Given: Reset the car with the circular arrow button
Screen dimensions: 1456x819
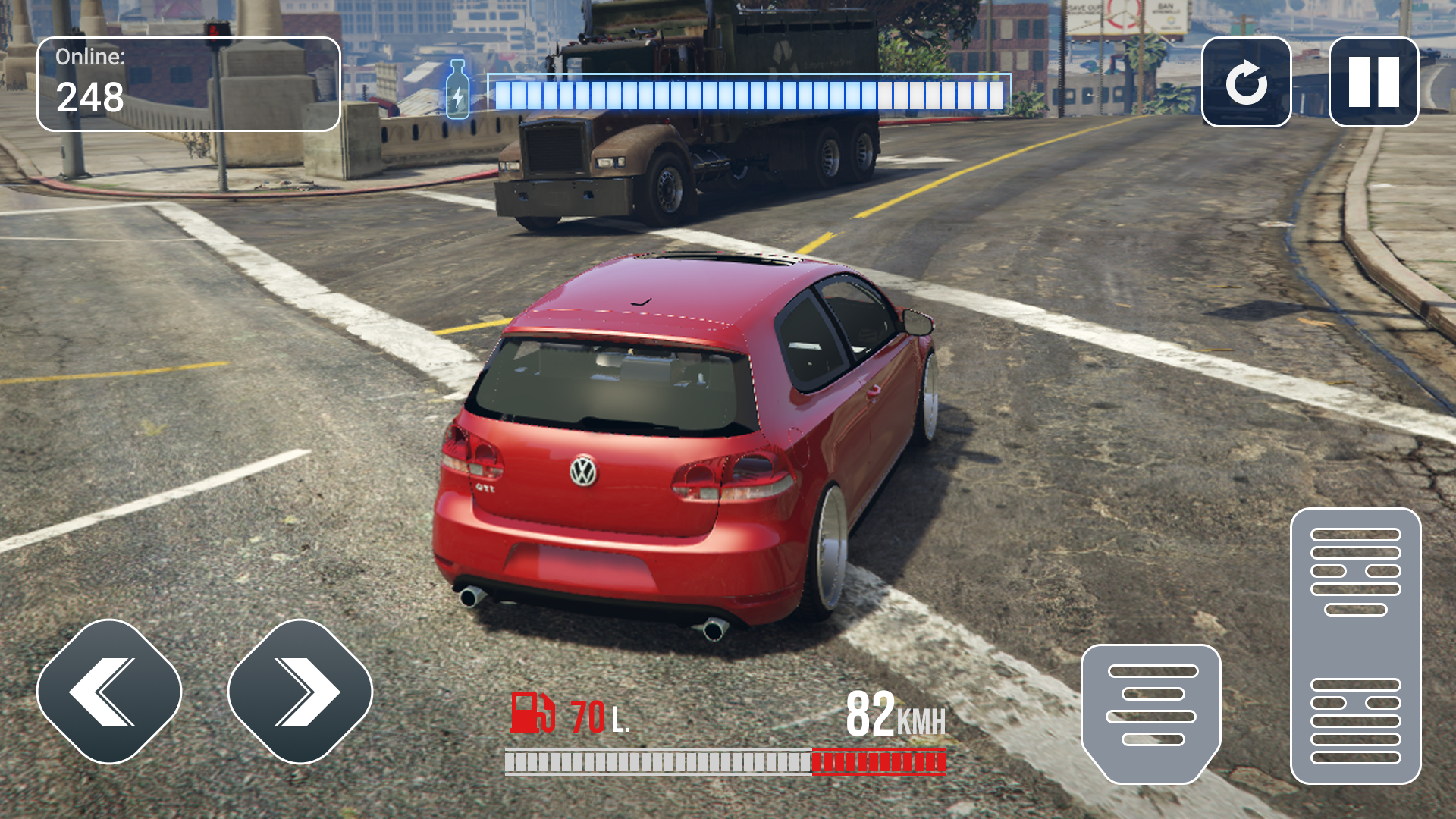Looking at the screenshot, I should click(1246, 82).
